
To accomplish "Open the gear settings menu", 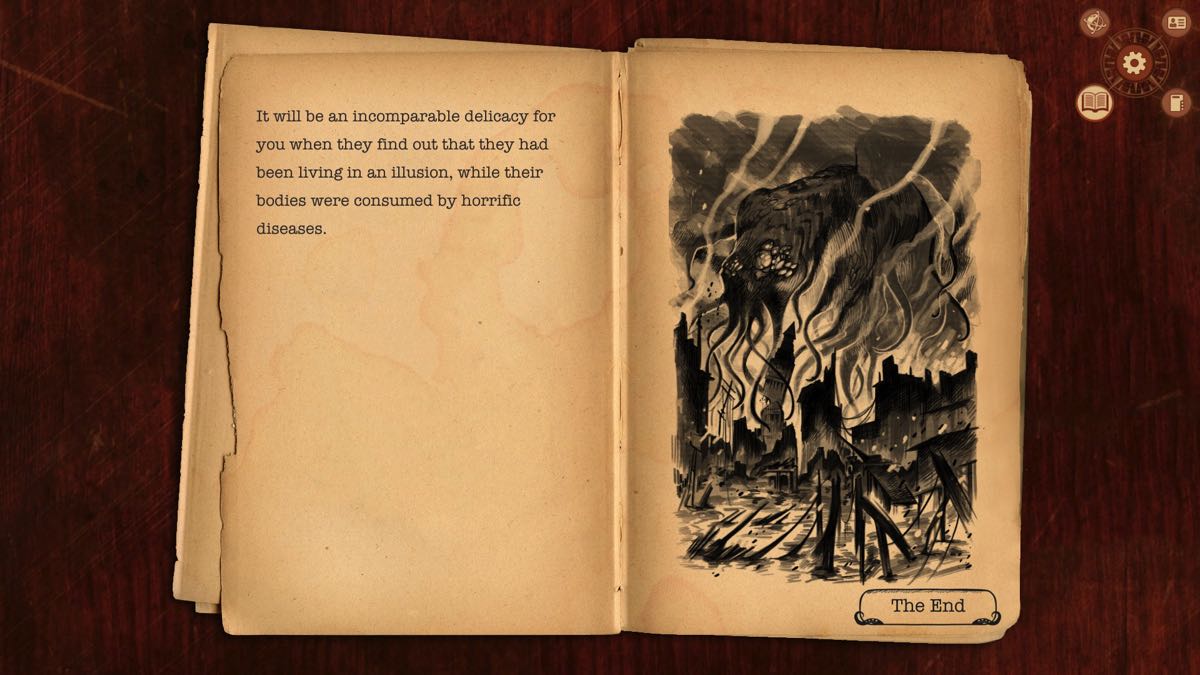I will point(1134,64).
